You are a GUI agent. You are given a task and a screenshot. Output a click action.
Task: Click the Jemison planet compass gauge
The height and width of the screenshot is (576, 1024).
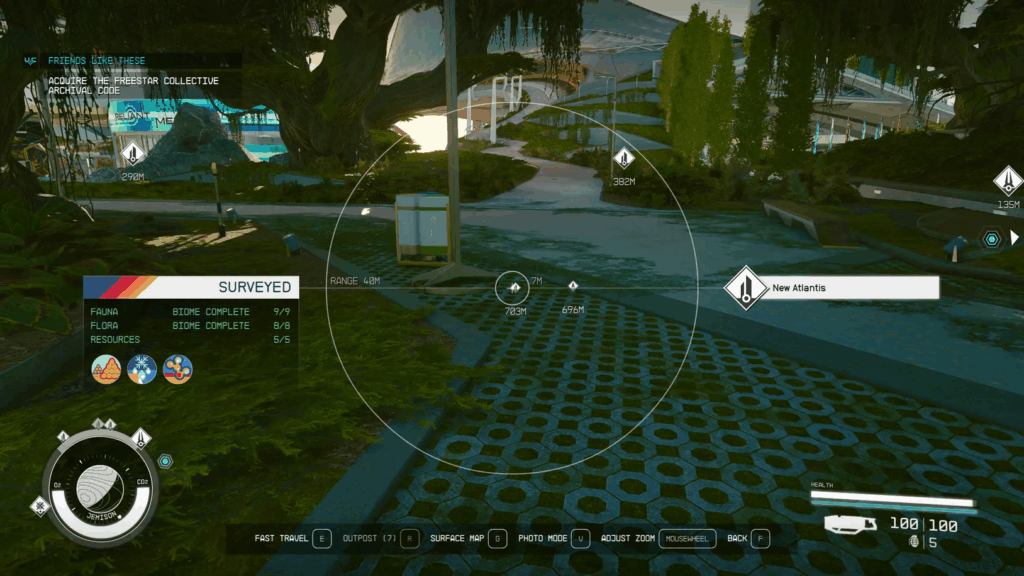coord(99,486)
